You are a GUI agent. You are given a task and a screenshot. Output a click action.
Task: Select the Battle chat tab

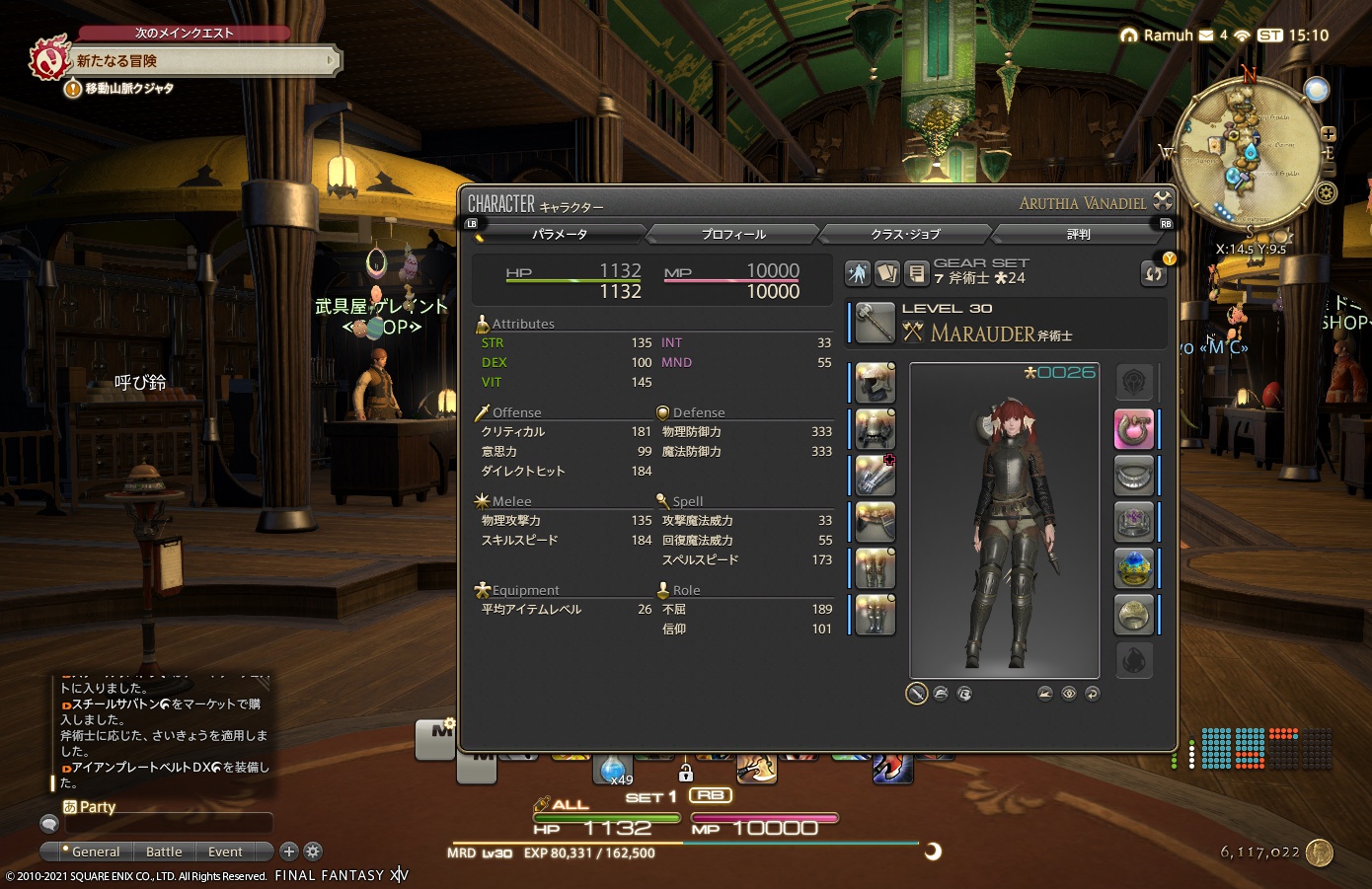(x=164, y=852)
